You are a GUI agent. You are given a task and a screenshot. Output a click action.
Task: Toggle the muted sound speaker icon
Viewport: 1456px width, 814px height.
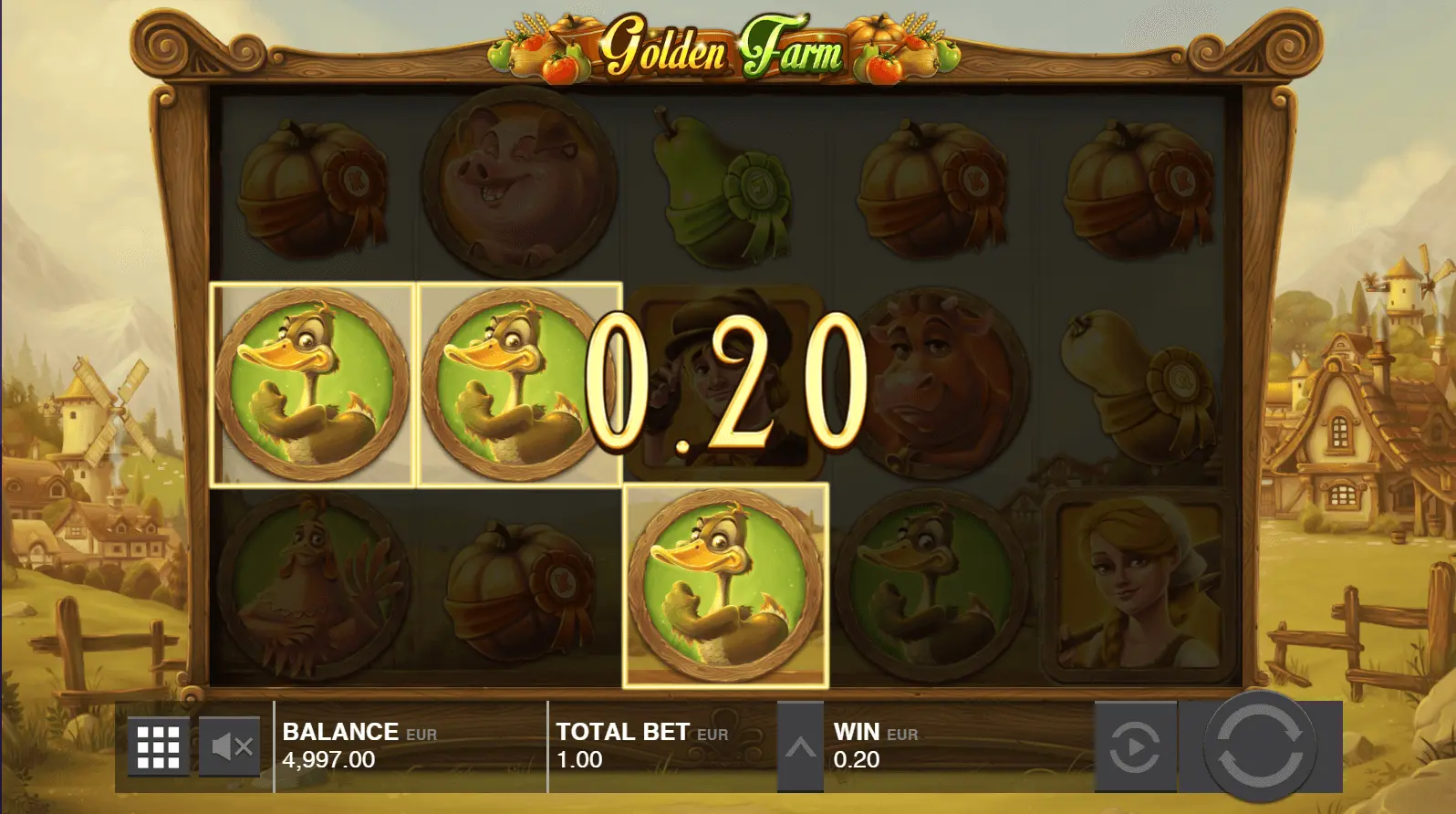[230, 747]
